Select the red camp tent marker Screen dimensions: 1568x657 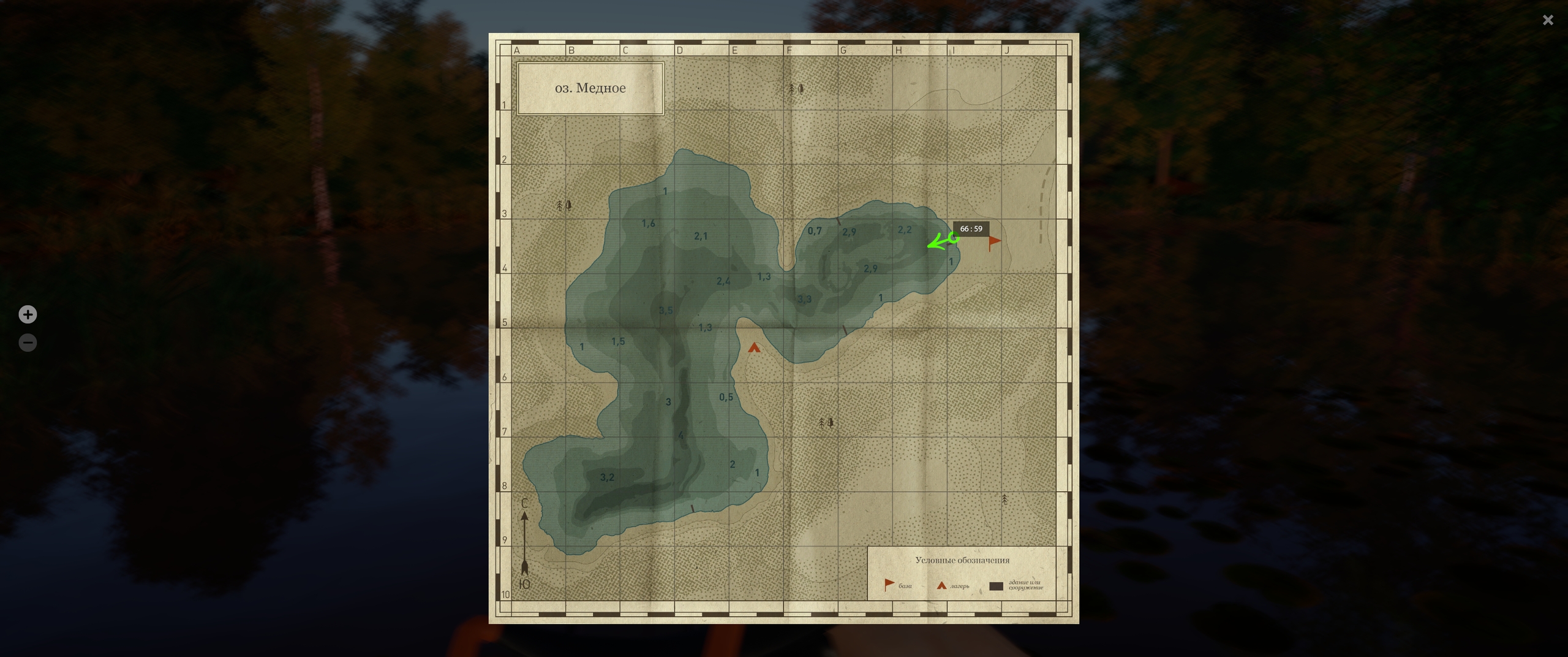pyautogui.click(x=754, y=348)
